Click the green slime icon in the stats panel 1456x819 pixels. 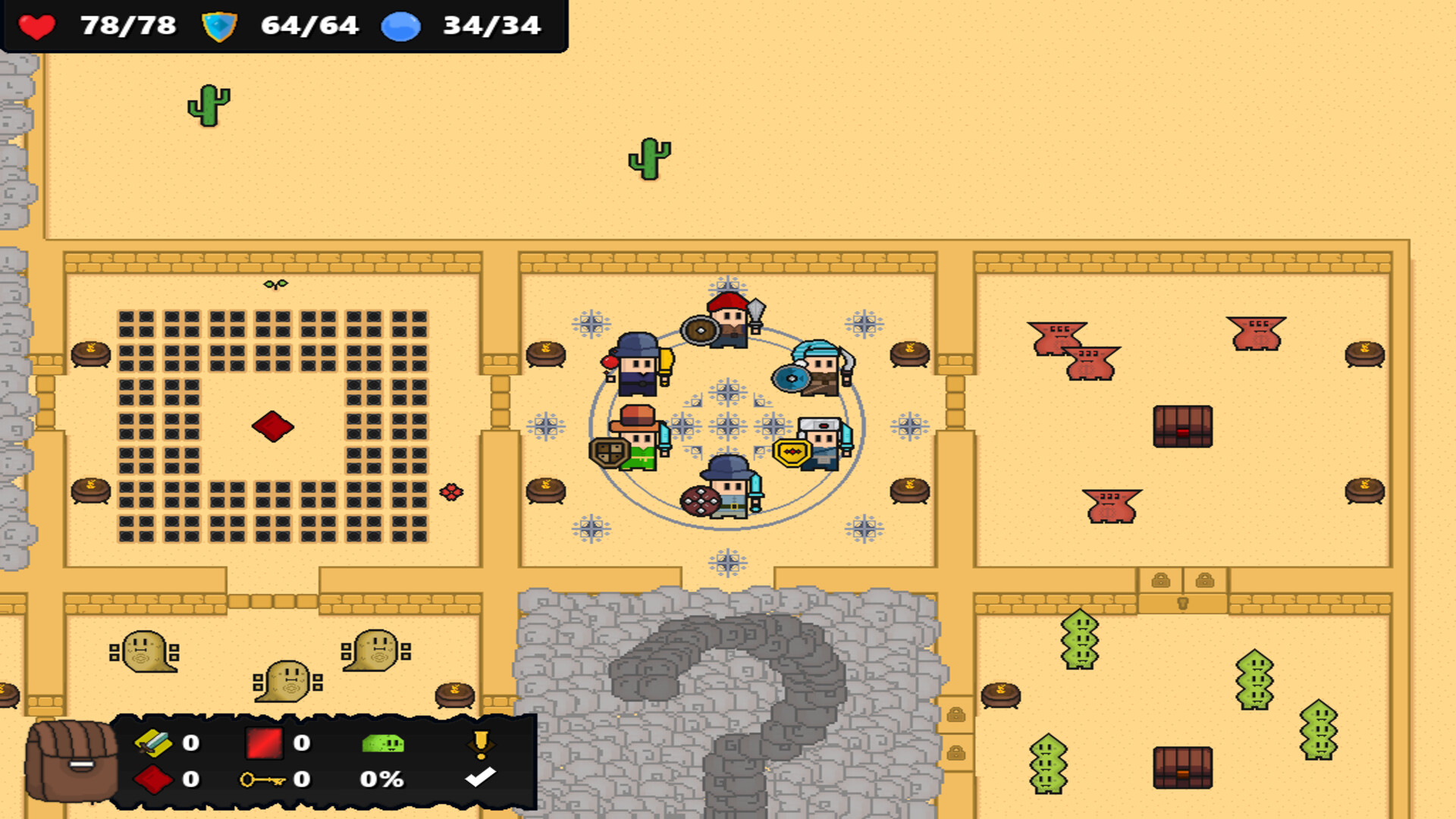[383, 745]
